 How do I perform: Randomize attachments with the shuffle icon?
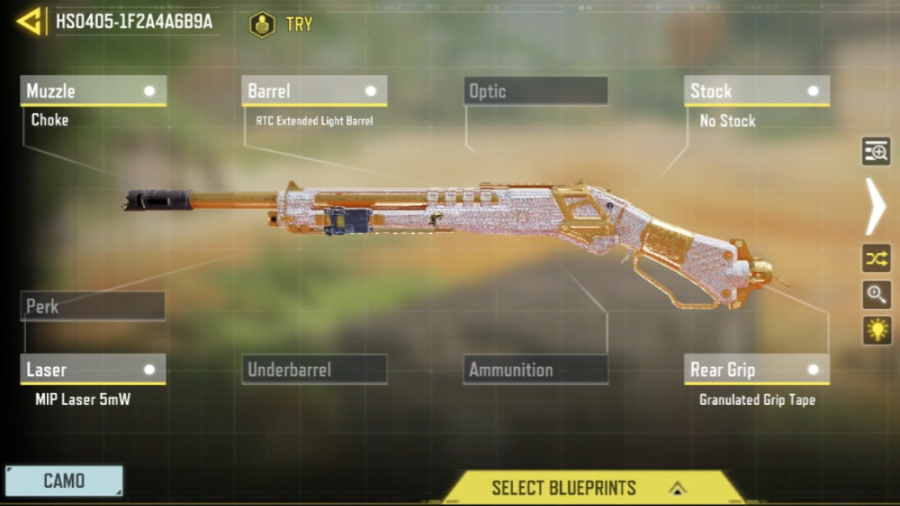tap(876, 258)
